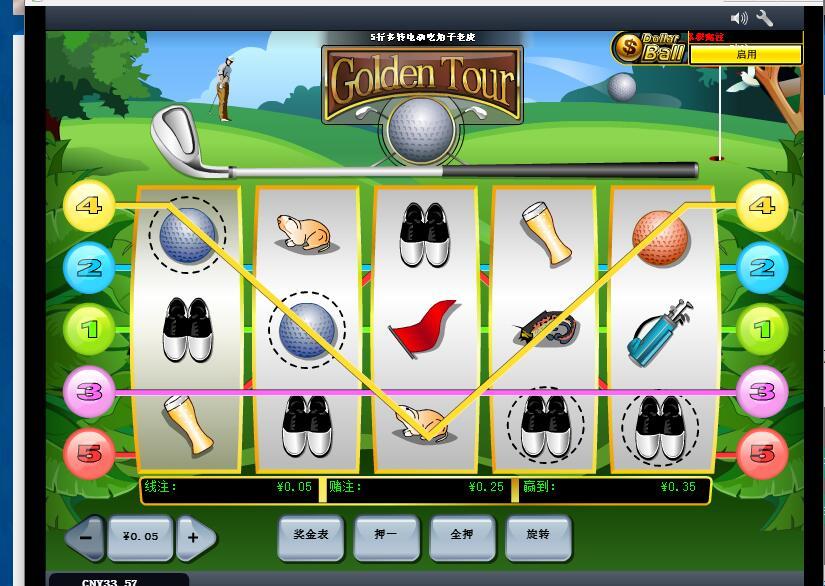
Task: Choose the 全押 max bet button
Action: pos(462,535)
